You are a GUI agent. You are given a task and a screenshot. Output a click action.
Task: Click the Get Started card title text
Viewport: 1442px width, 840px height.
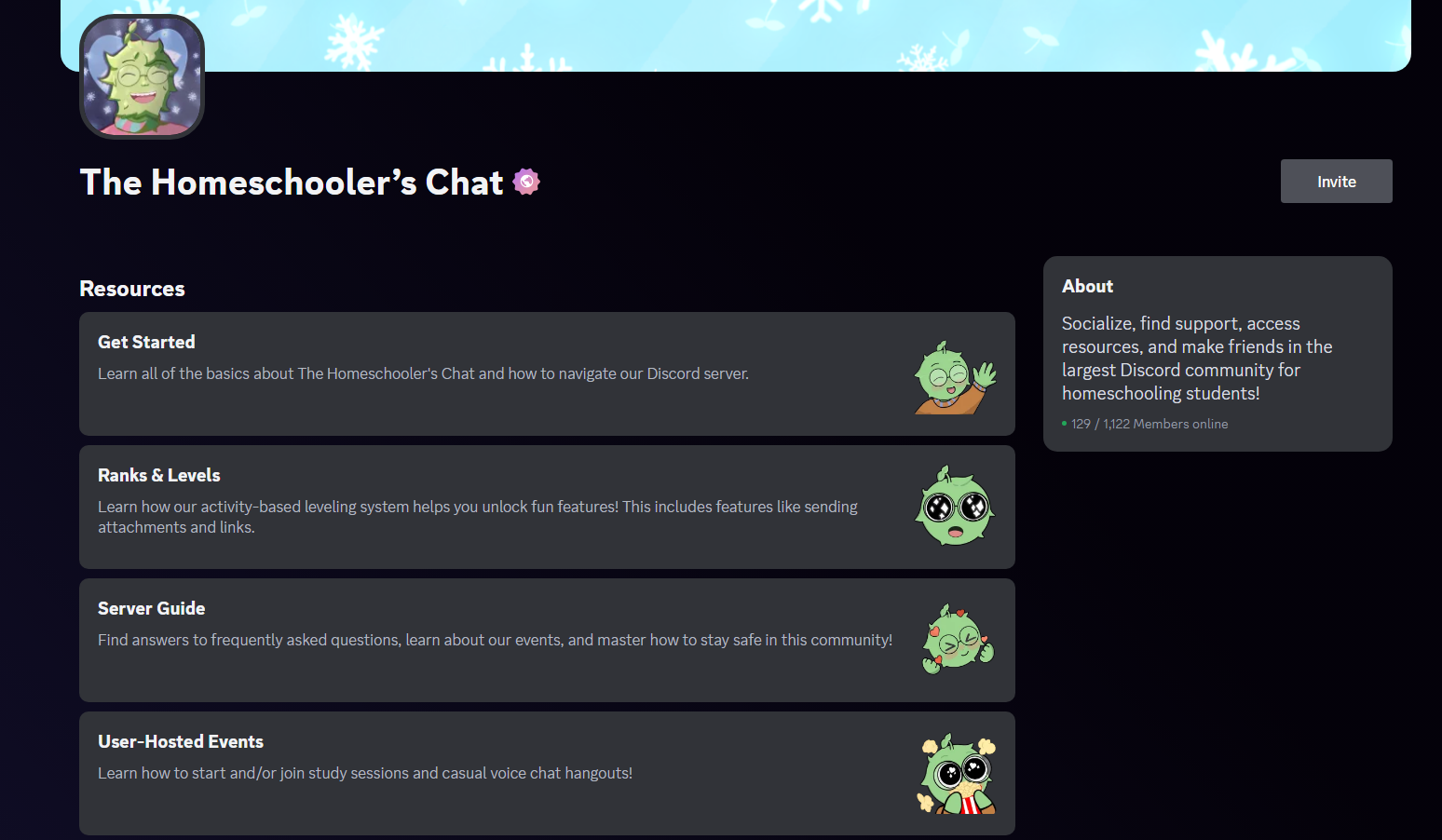146,342
